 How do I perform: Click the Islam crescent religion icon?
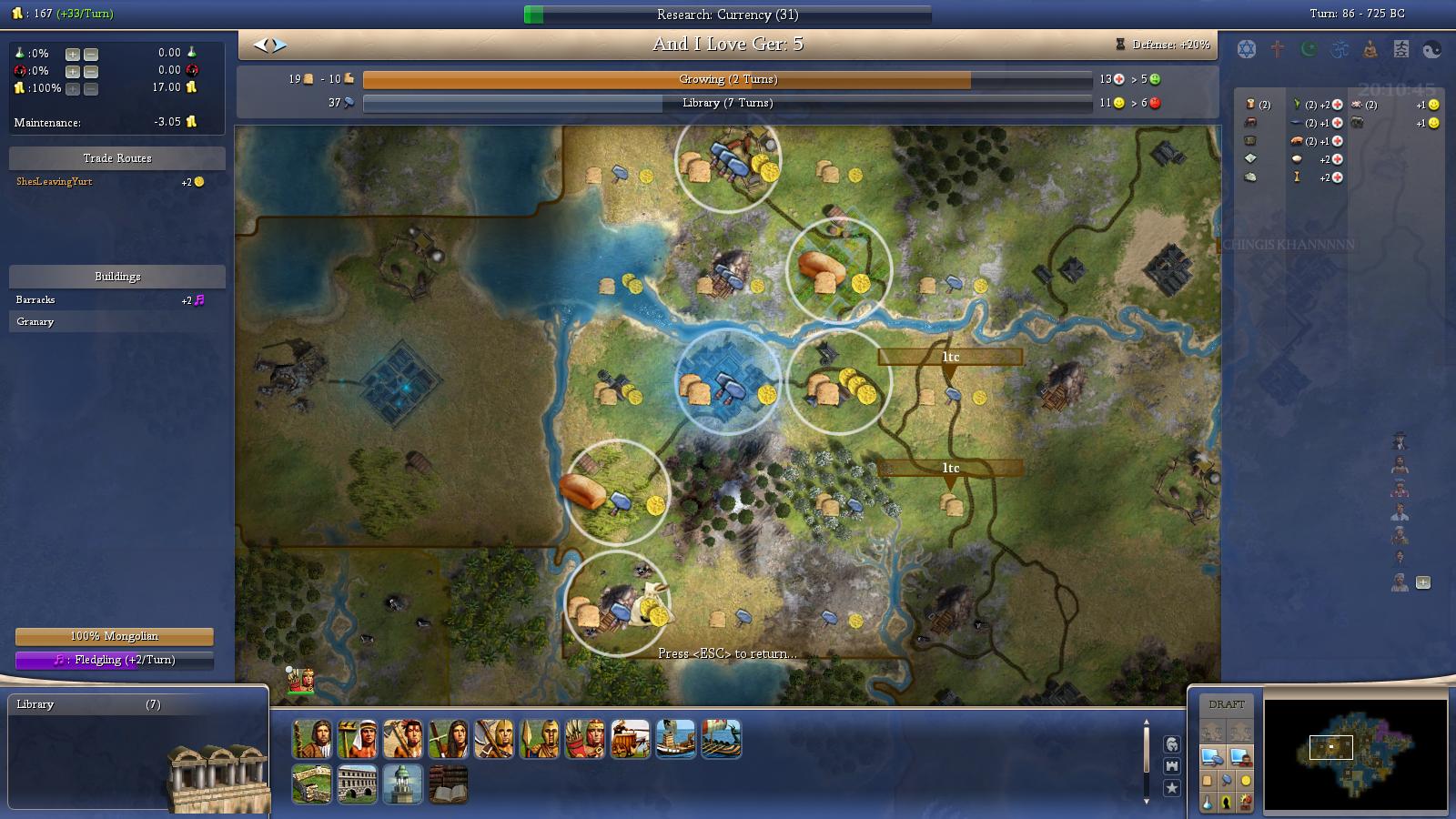tap(1308, 48)
